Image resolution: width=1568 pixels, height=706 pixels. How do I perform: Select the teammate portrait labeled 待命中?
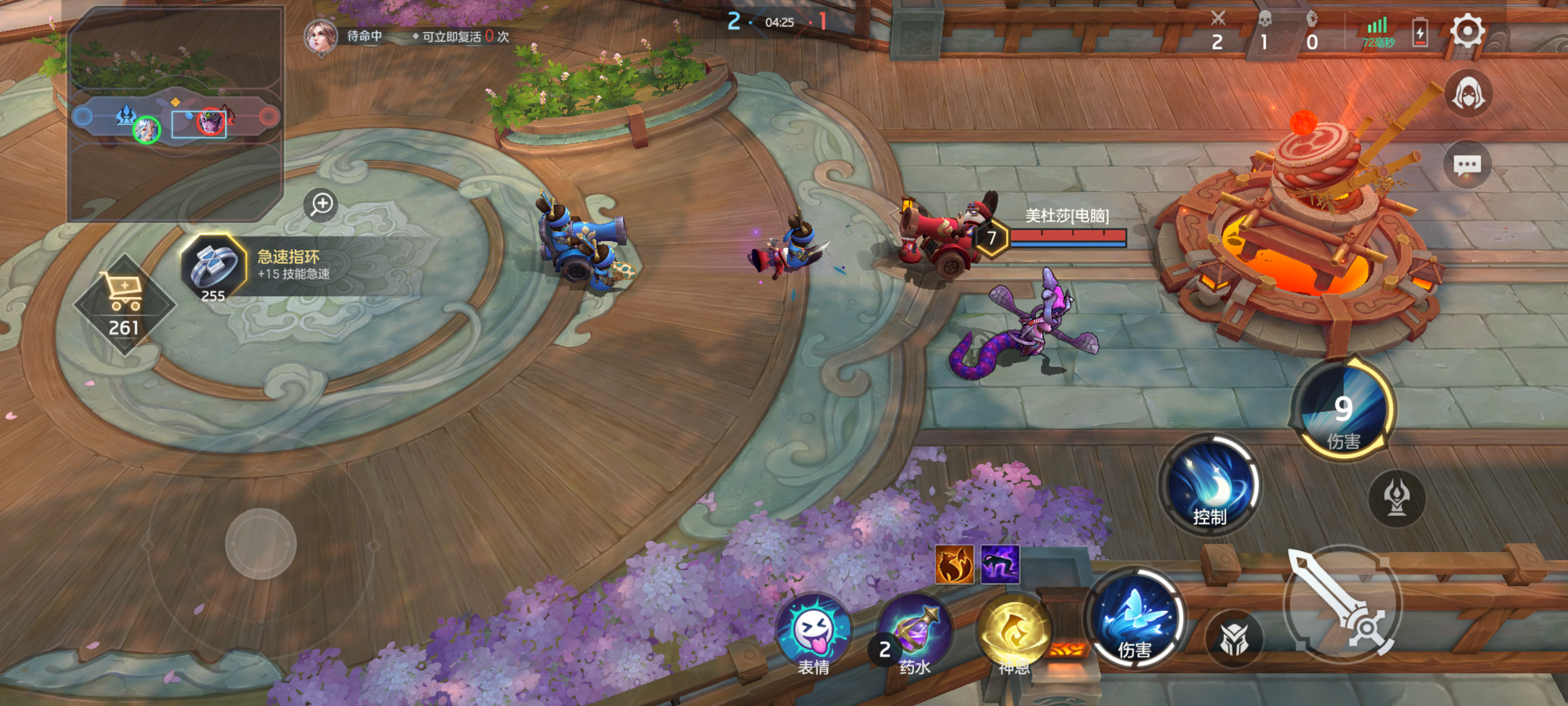click(321, 36)
